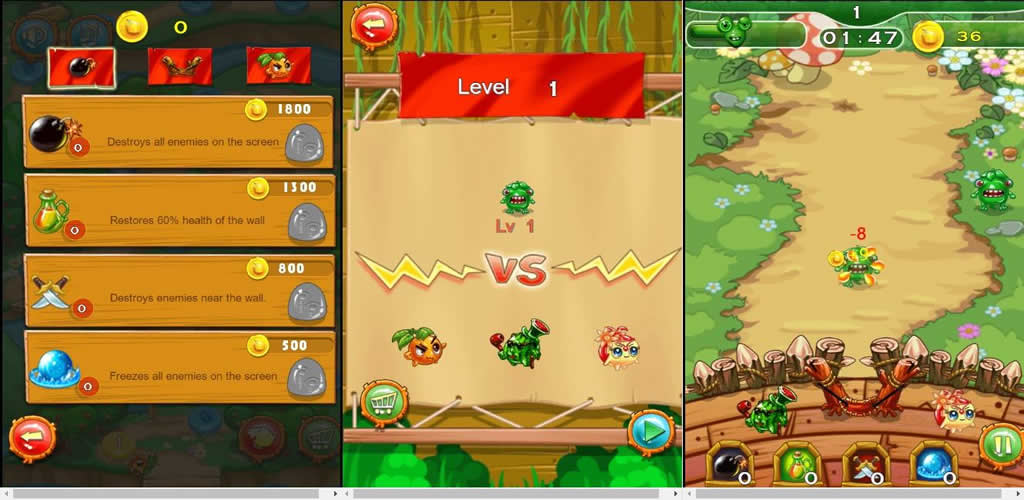Viewport: 1024px width, 500px height.
Task: Use the bomb power-up slot
Action: pos(727,463)
